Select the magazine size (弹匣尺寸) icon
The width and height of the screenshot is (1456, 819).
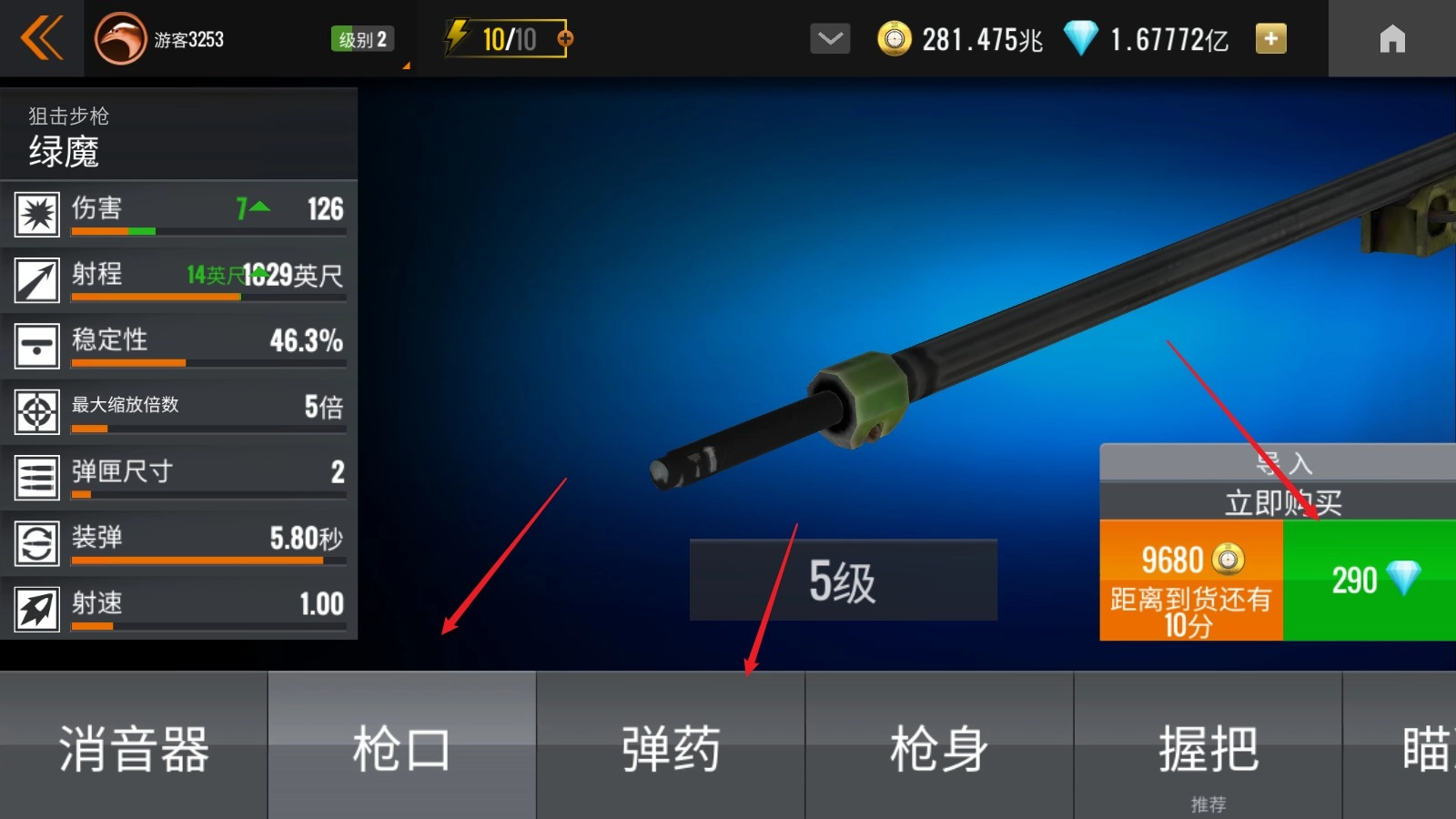36,477
